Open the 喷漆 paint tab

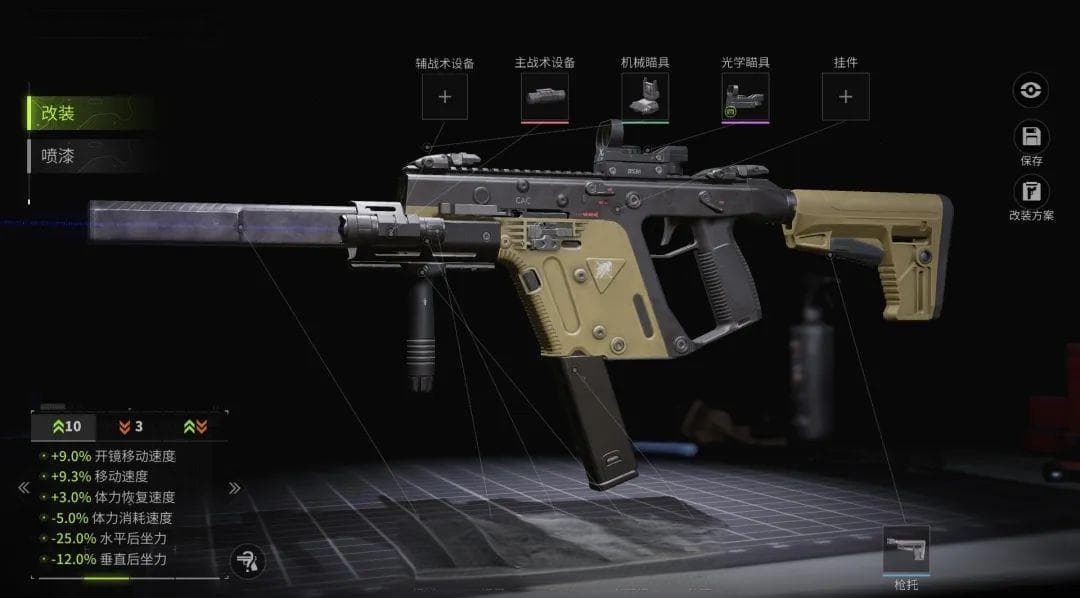[60, 155]
